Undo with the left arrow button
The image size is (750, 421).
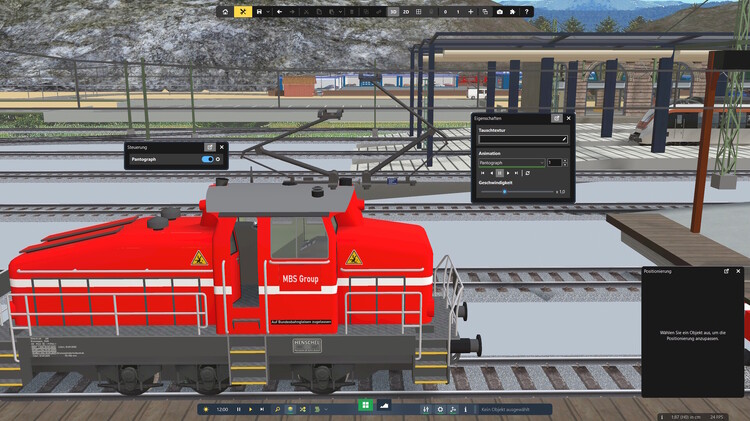click(279, 12)
